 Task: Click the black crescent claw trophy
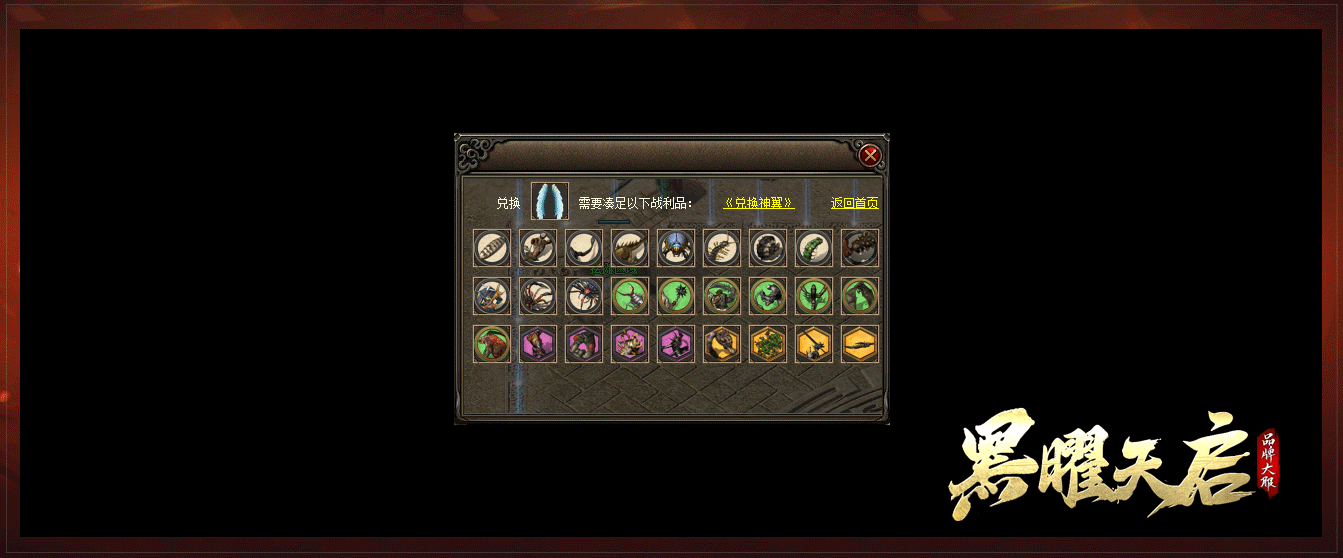click(x=584, y=248)
